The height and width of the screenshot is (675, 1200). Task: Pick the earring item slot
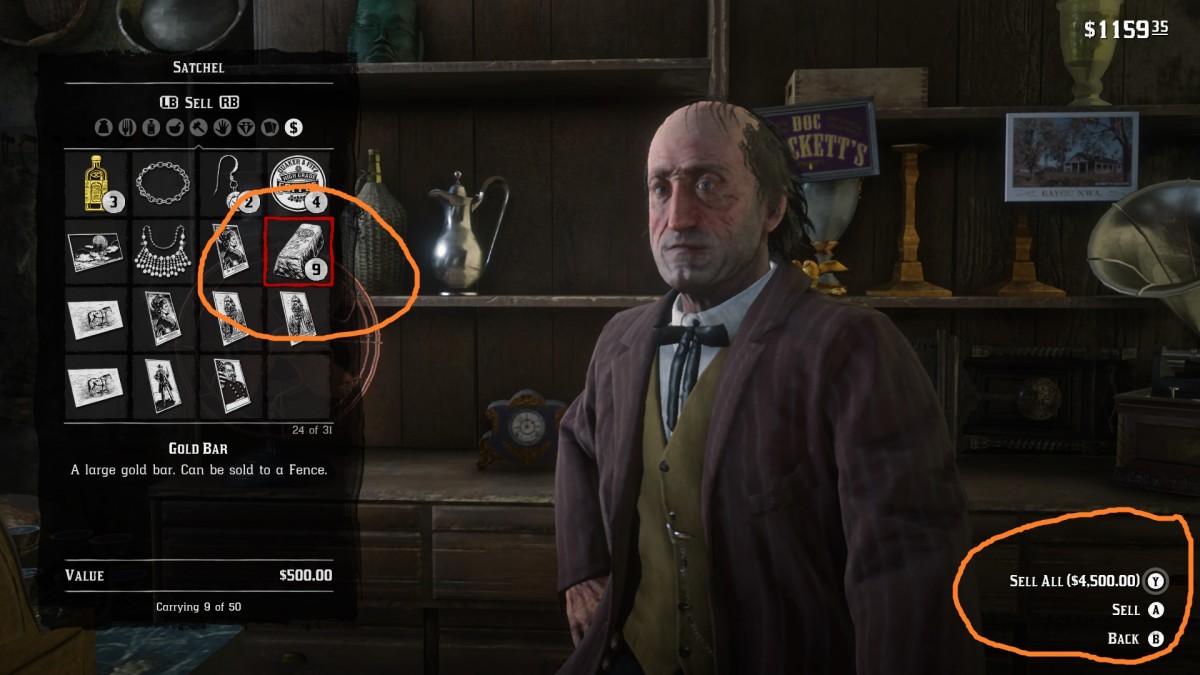[x=230, y=183]
